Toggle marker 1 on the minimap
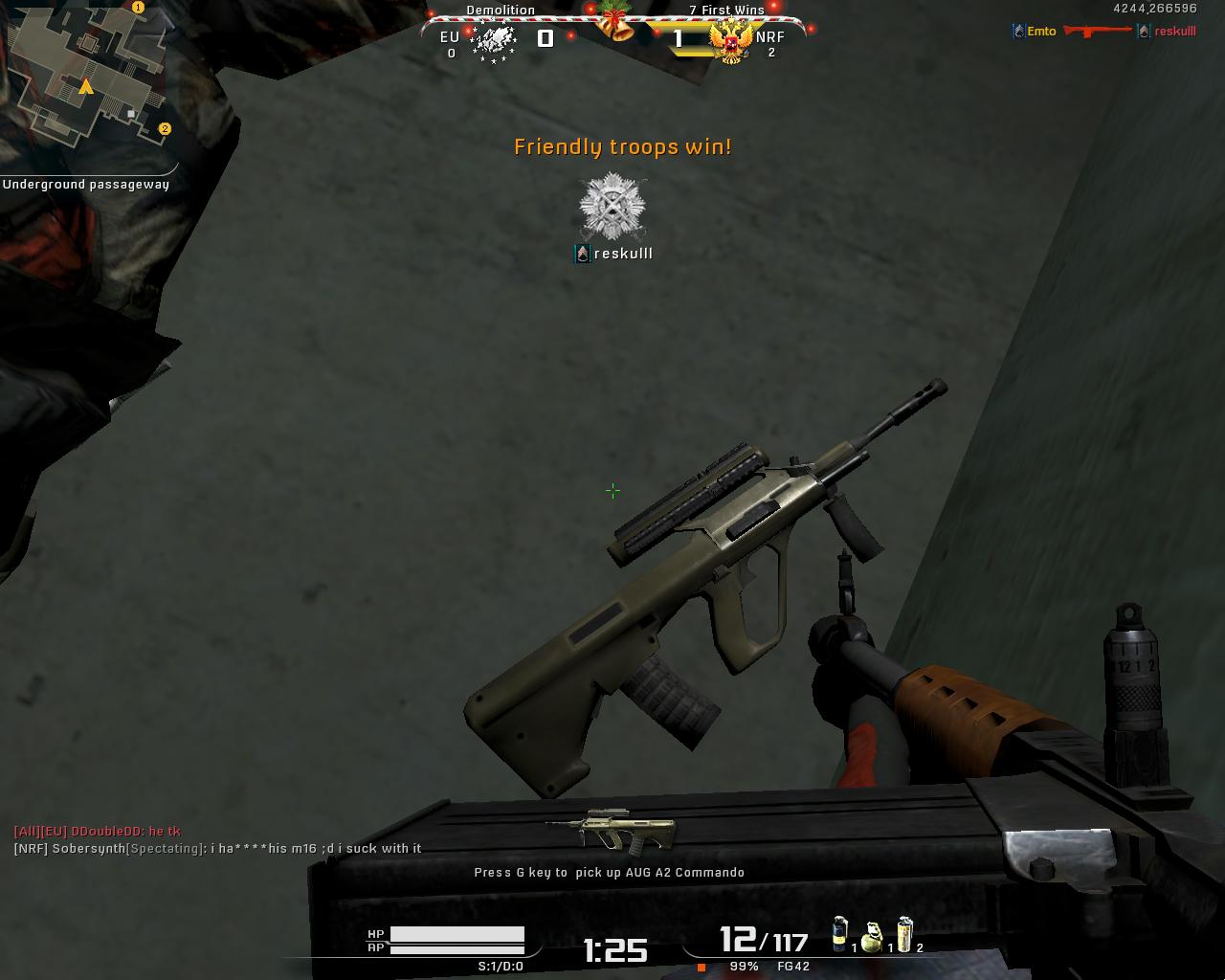Viewport: 1225px width, 980px height. (137, 6)
